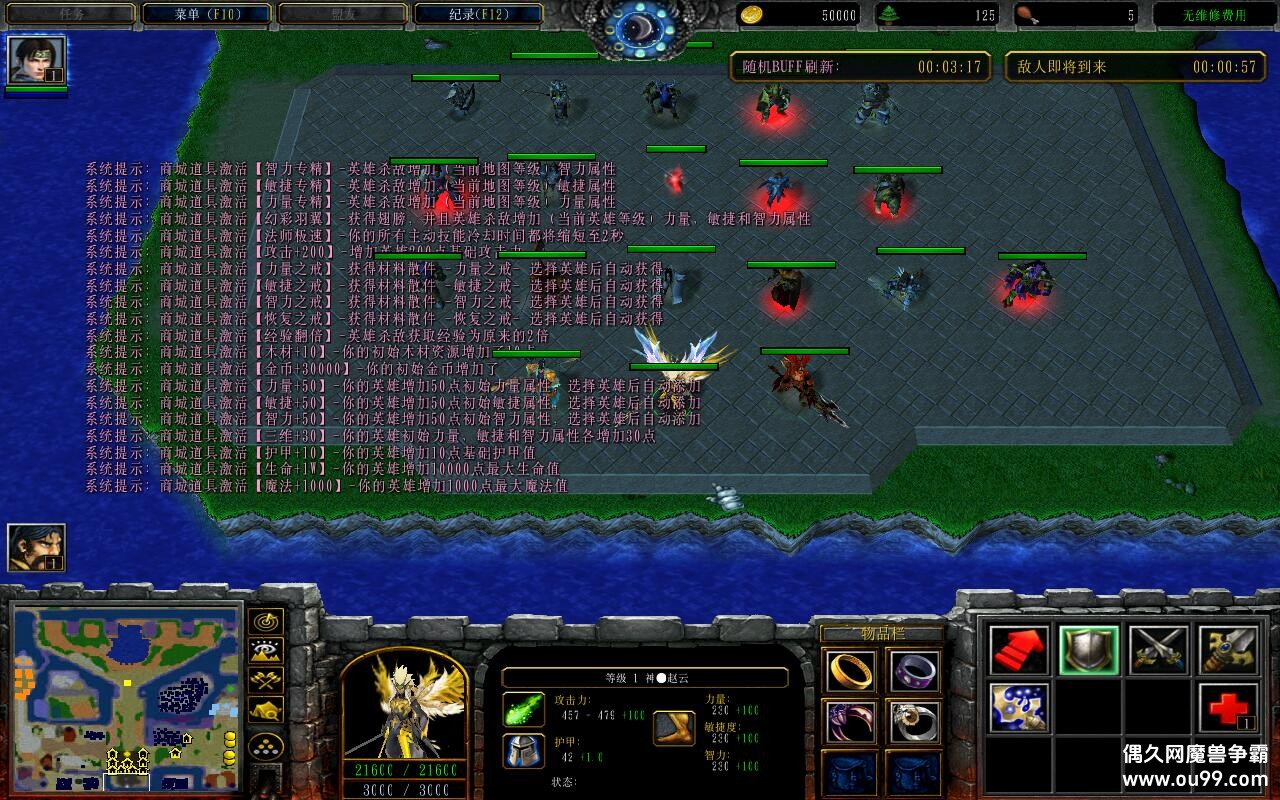Viewport: 1280px width, 800px height.
Task: Click the formation movement toggle button
Action: tap(266, 746)
